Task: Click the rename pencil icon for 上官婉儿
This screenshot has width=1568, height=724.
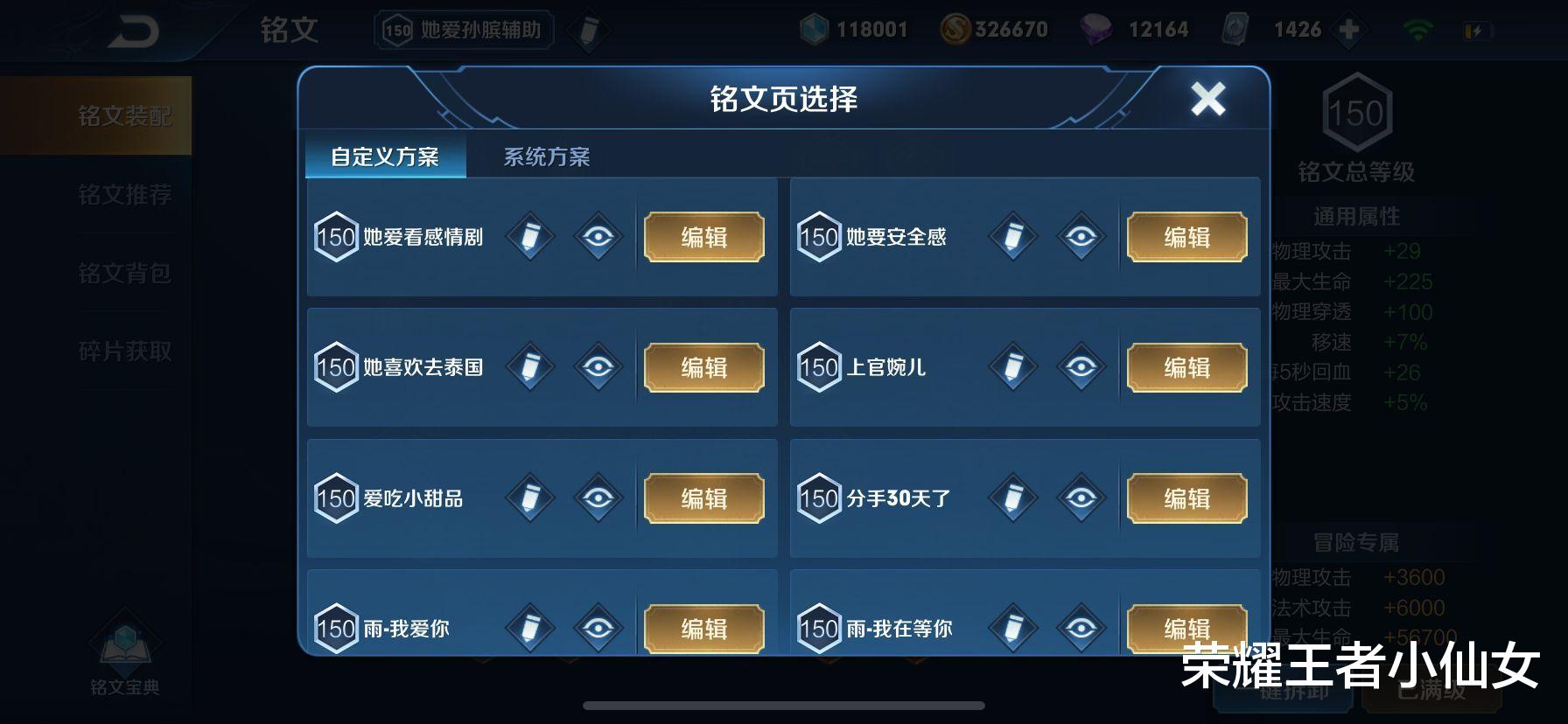Action: pyautogui.click(x=1012, y=367)
